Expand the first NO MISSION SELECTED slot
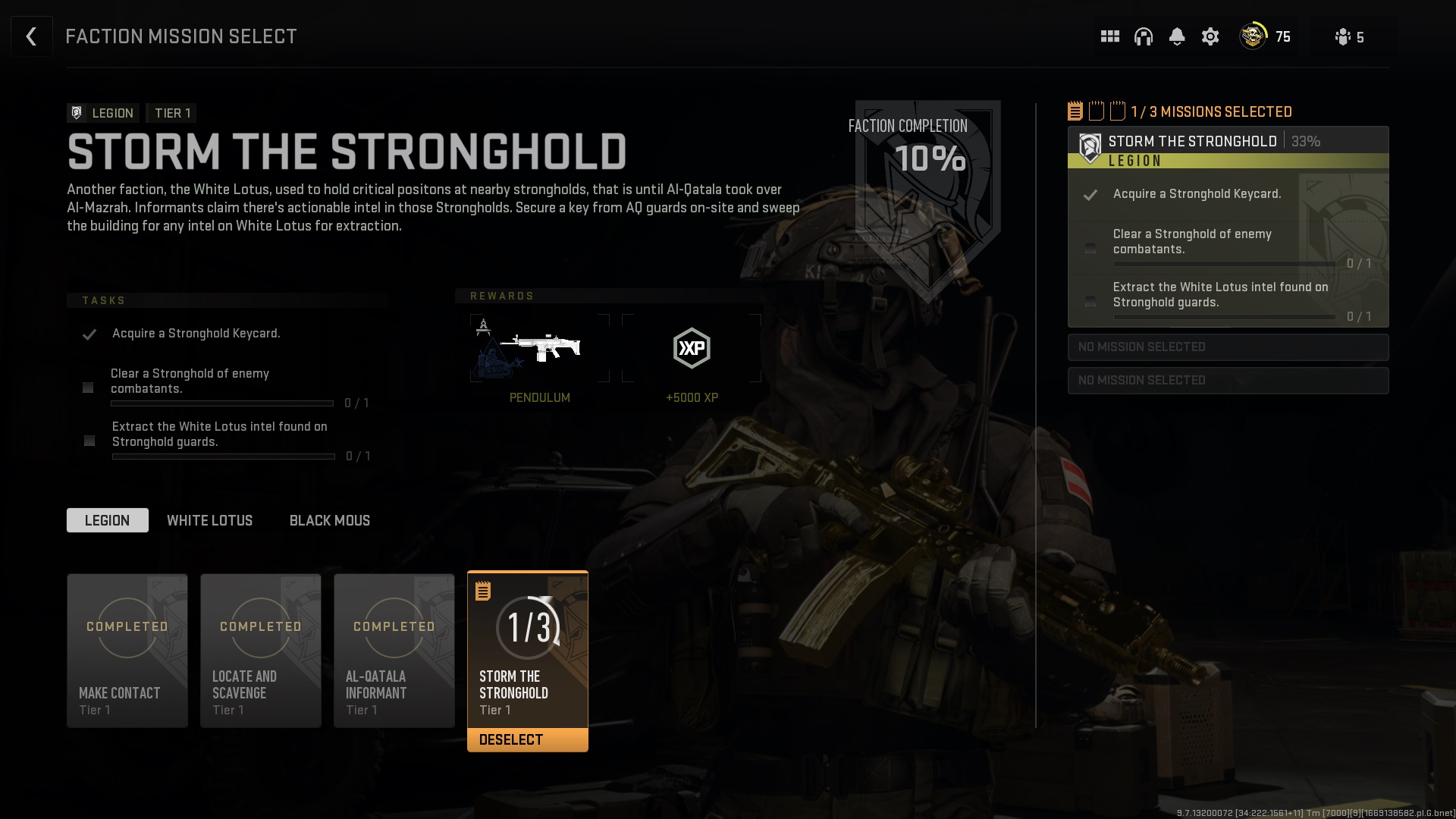This screenshot has height=819, width=1456. (1228, 347)
